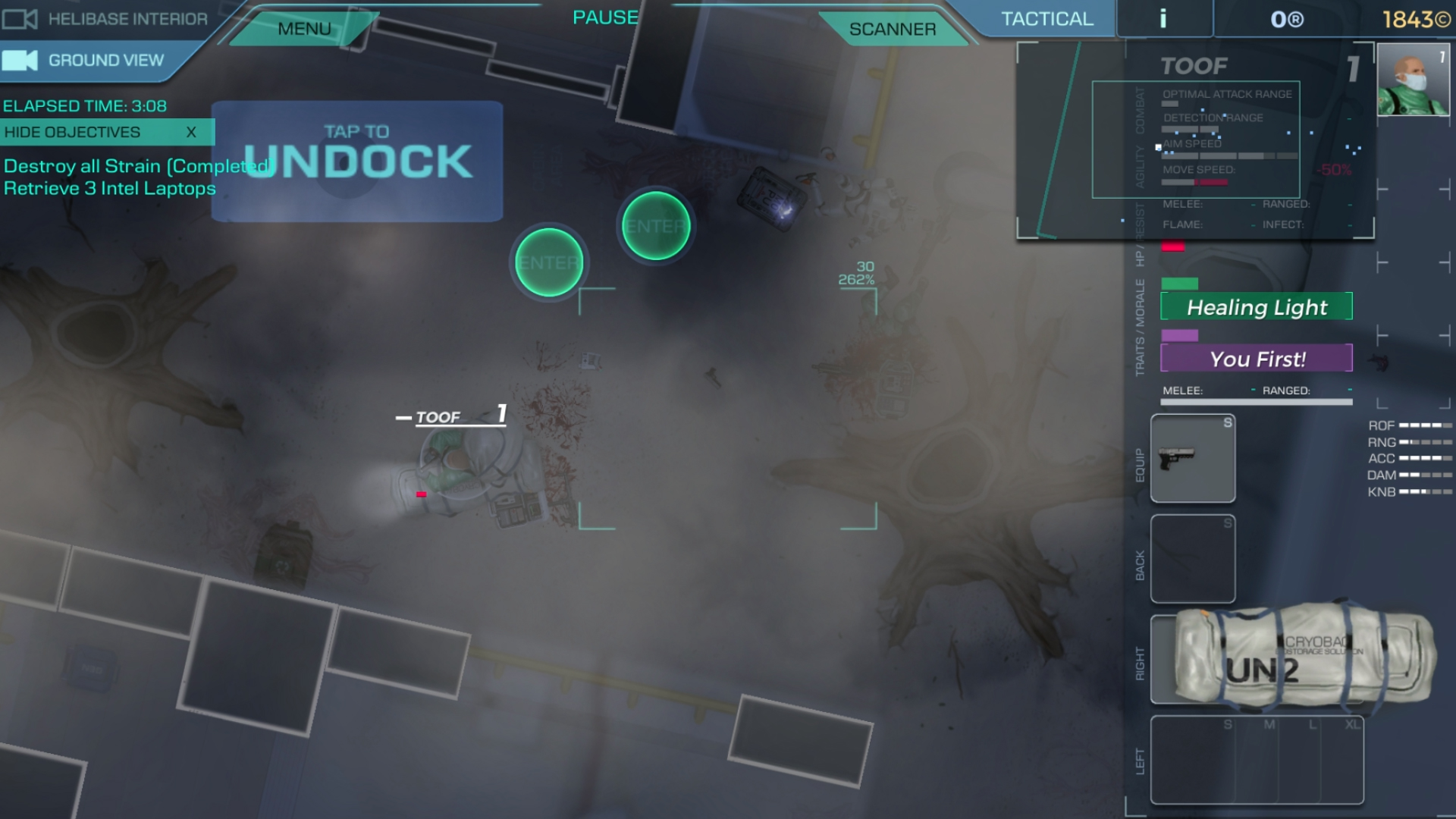
Task: Activate the Healing Light ability
Action: (1257, 307)
